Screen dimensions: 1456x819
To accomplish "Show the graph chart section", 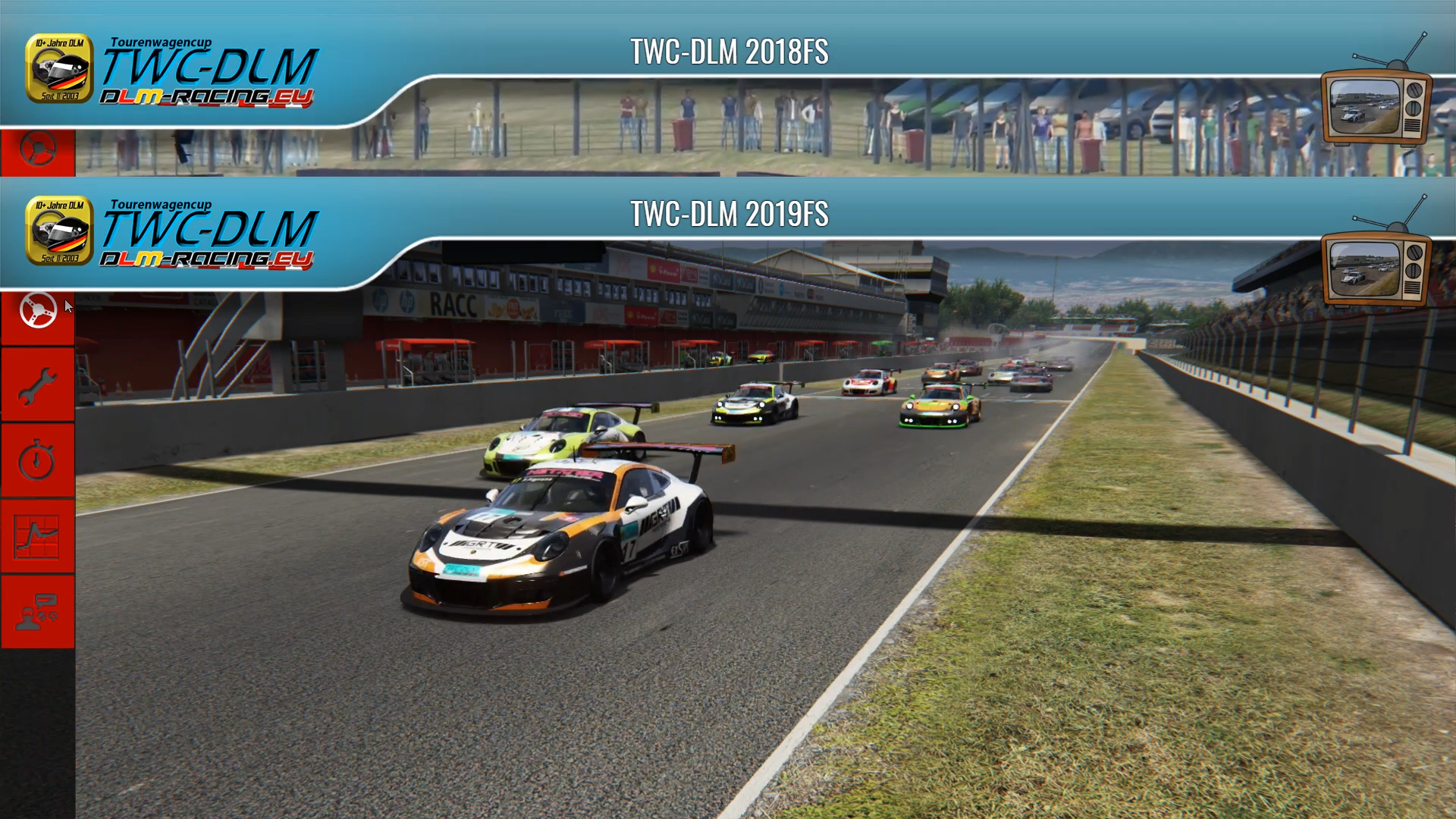I will pos(38,537).
